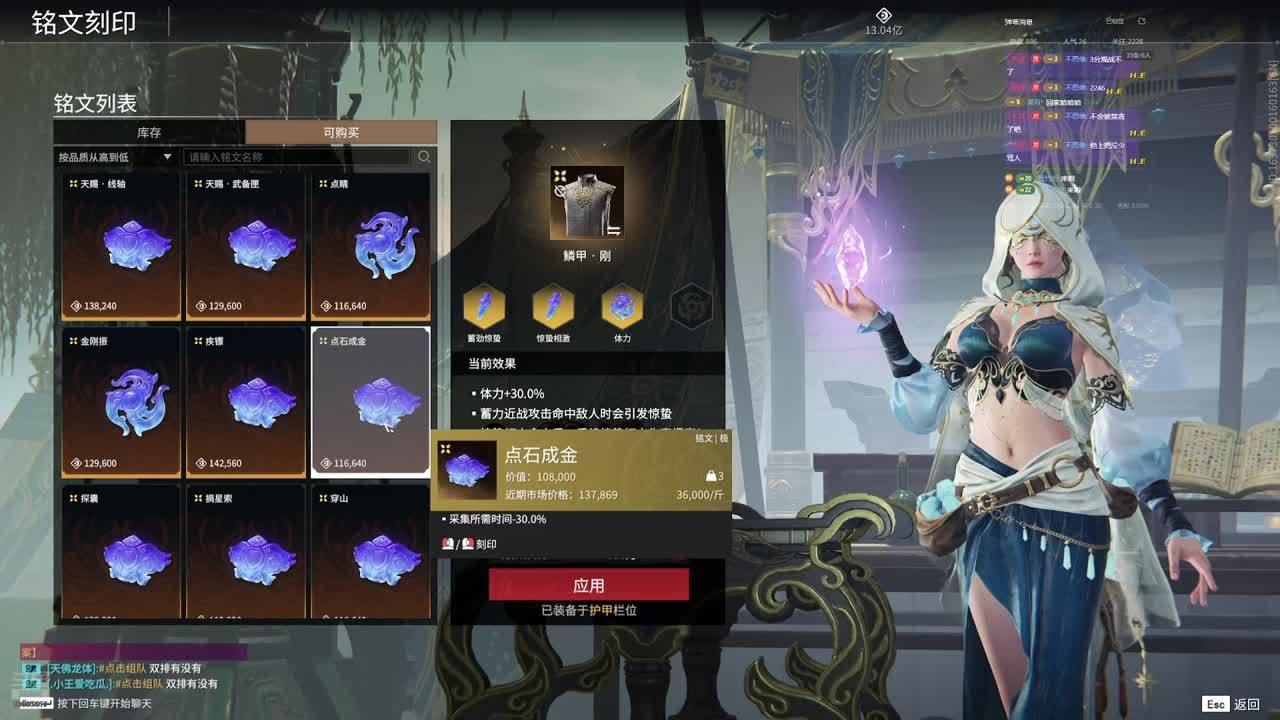
Task: Select the 蓄劲惊蛰 inscription slot
Action: 484,307
